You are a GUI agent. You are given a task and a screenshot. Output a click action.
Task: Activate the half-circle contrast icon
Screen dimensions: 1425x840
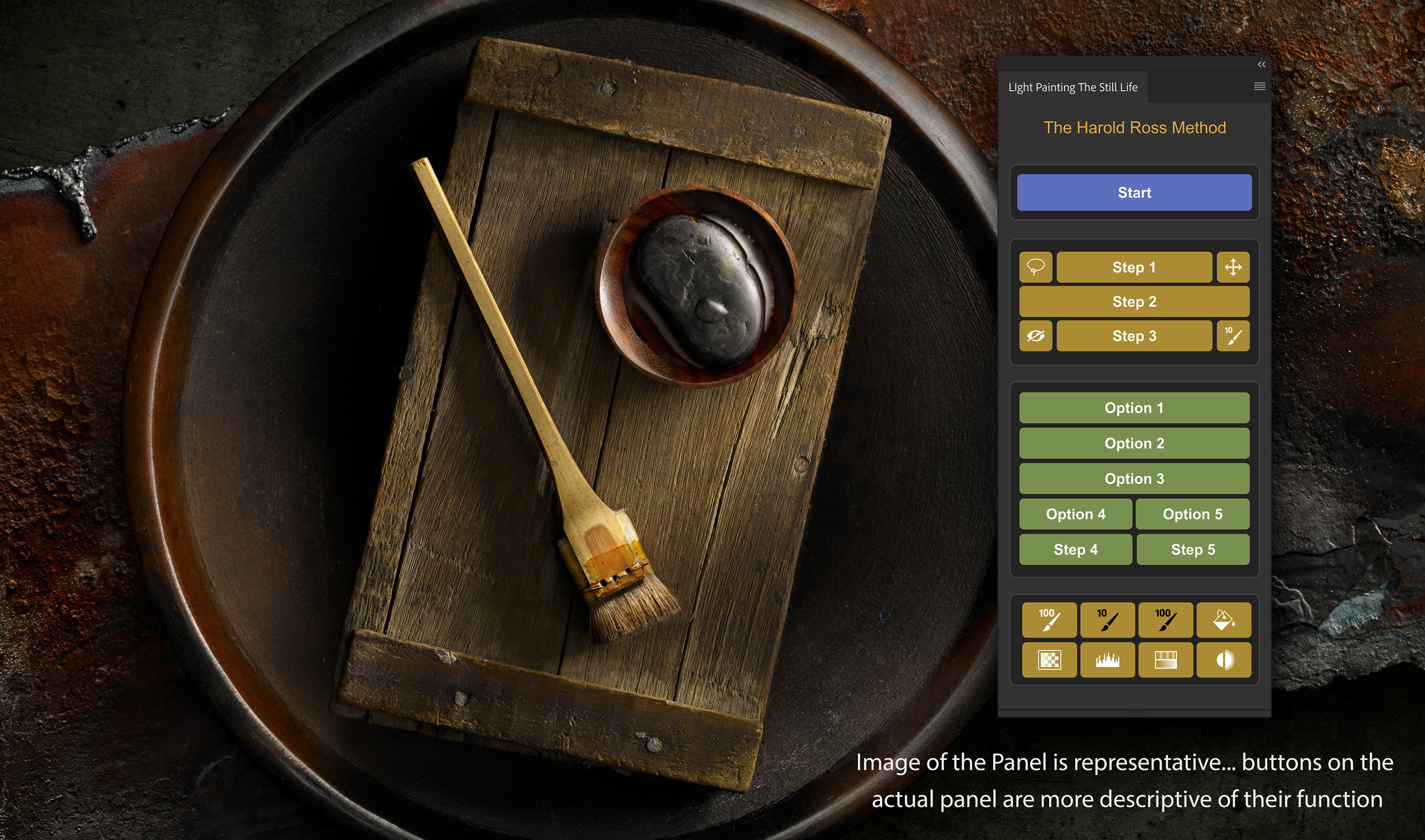click(x=1224, y=660)
